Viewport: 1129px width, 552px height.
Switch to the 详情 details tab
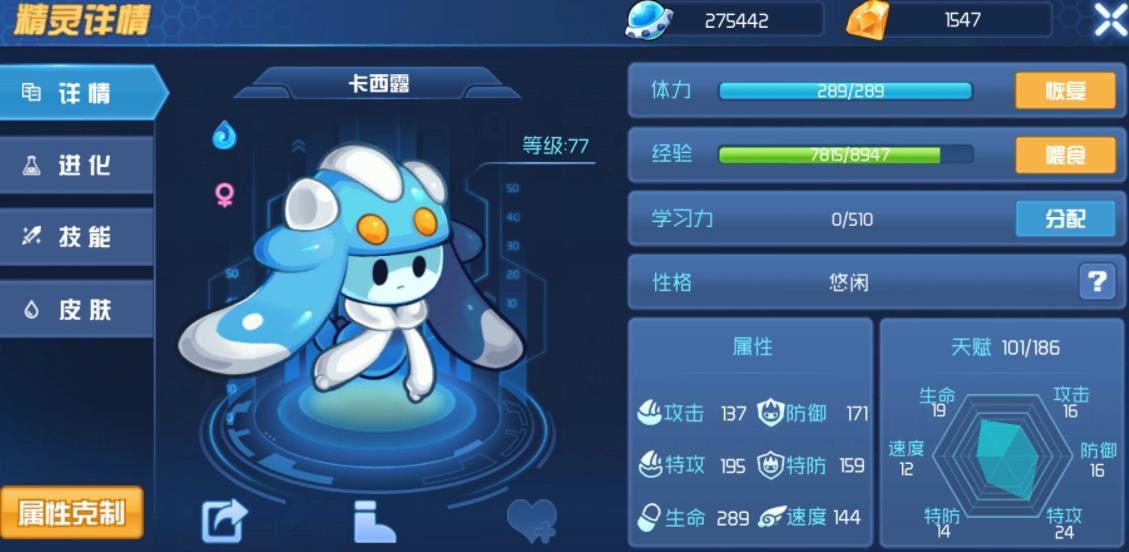[78, 94]
